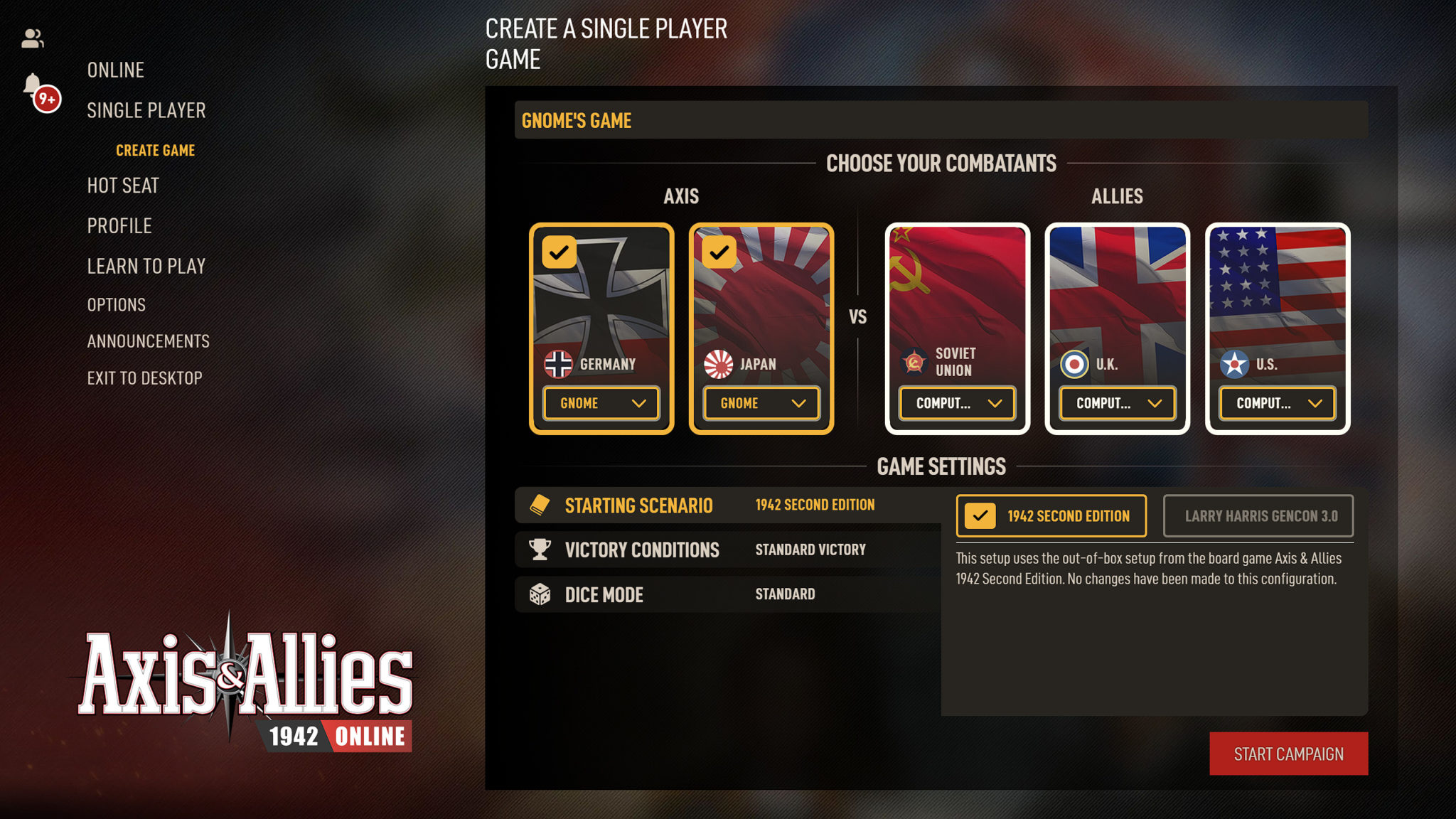Select the Victory Conditions setting row
This screenshot has height=819, width=1456.
click(727, 550)
